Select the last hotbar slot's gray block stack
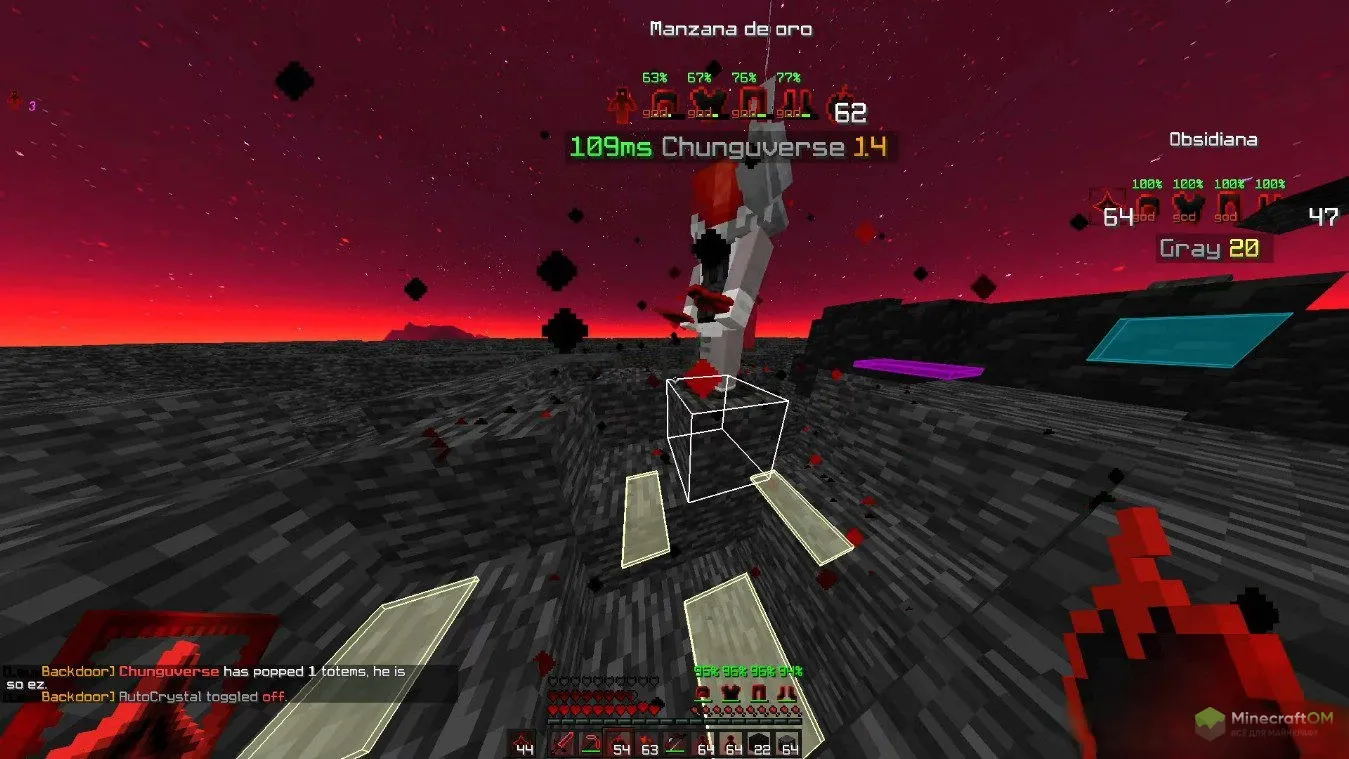 [788, 743]
